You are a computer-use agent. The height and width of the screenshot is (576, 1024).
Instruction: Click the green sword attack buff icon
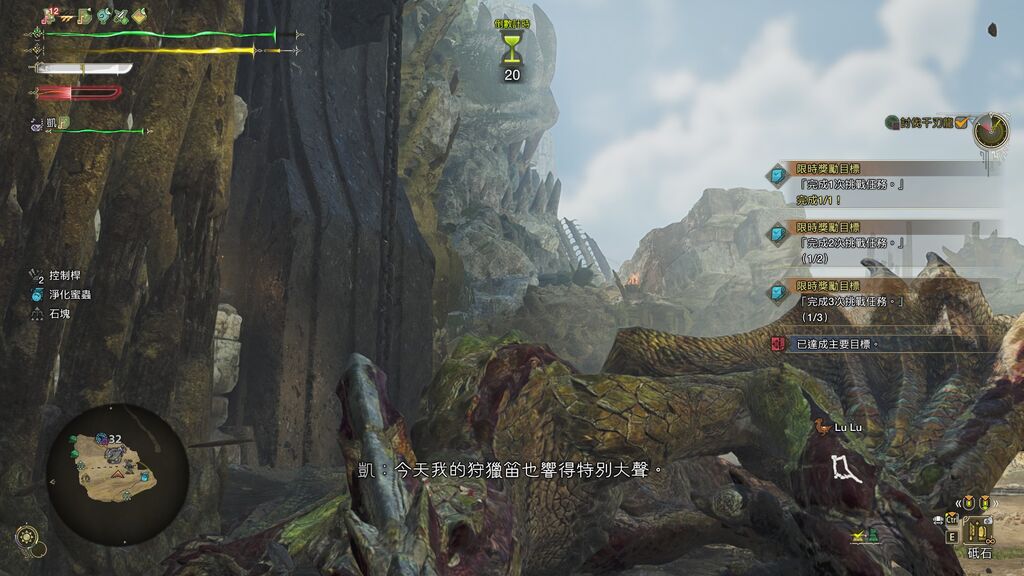tap(120, 15)
